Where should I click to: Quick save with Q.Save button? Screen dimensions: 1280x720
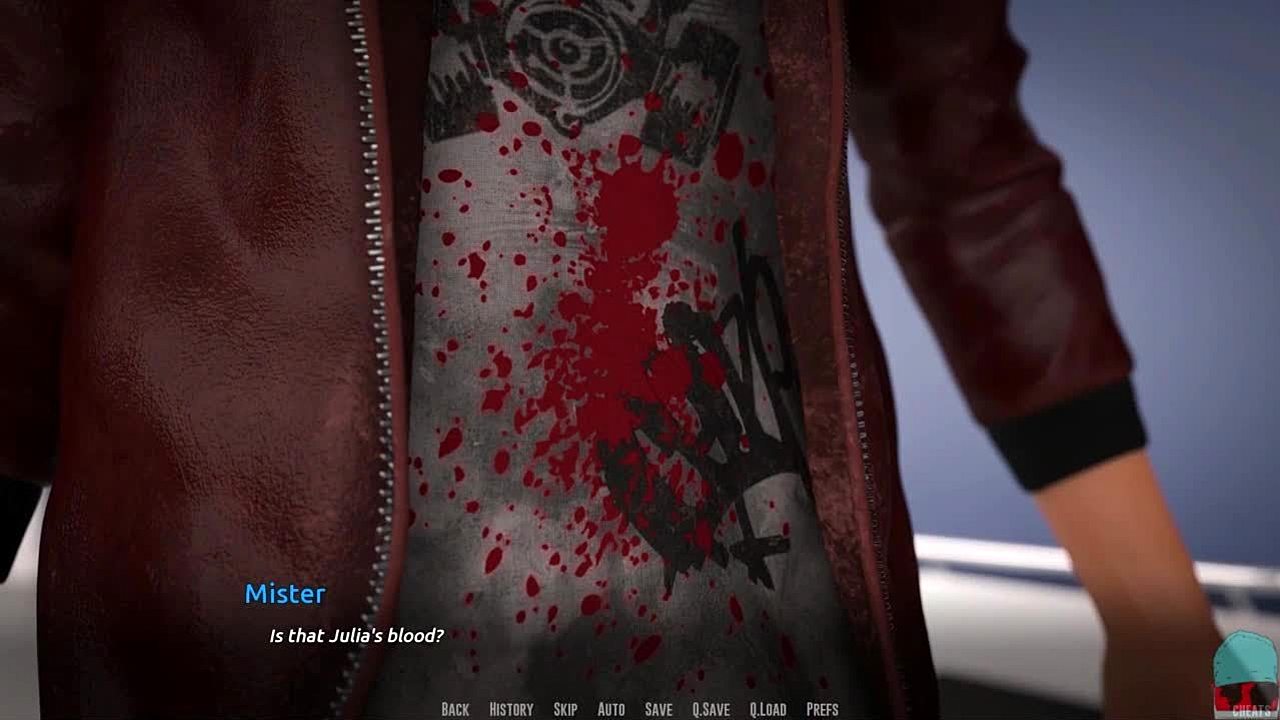point(711,709)
